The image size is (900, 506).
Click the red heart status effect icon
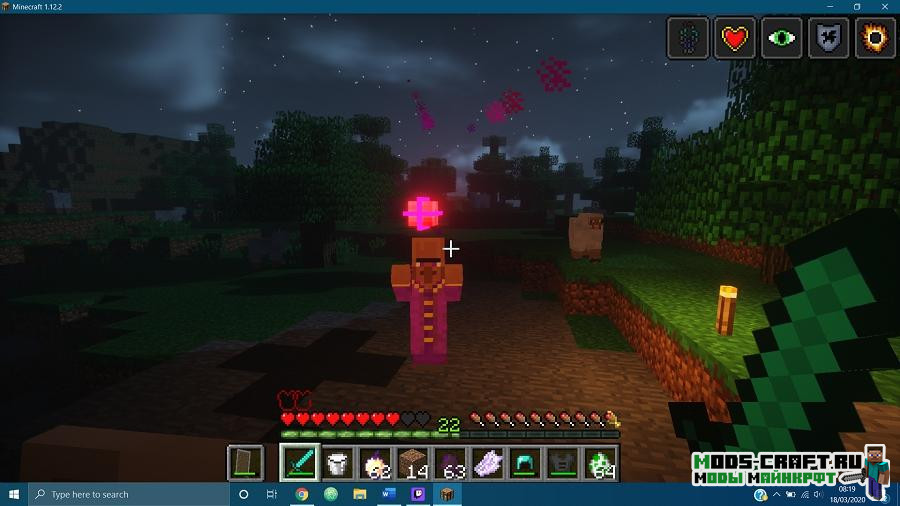pos(736,38)
